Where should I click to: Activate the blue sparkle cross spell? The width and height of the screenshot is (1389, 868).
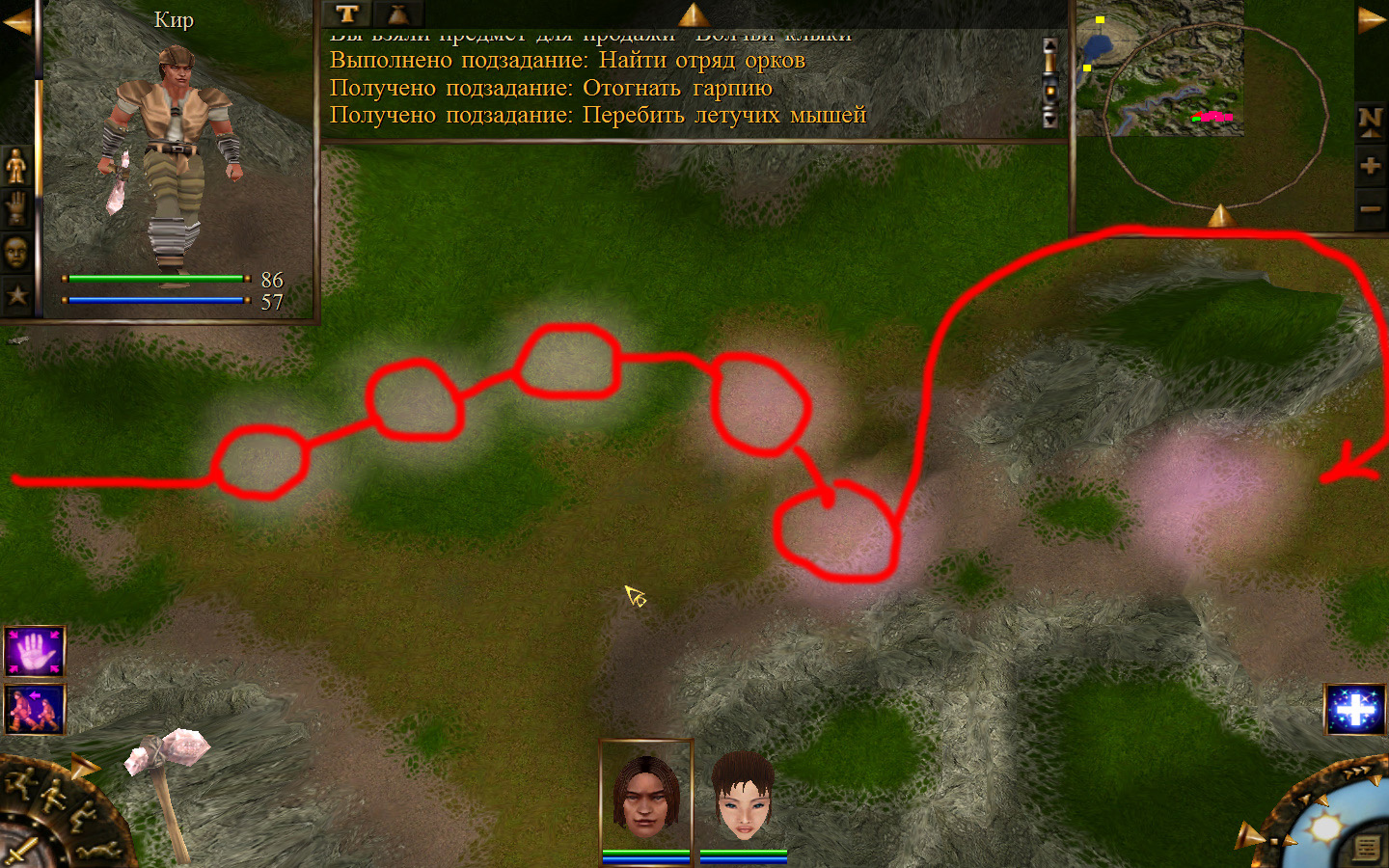click(x=1355, y=710)
